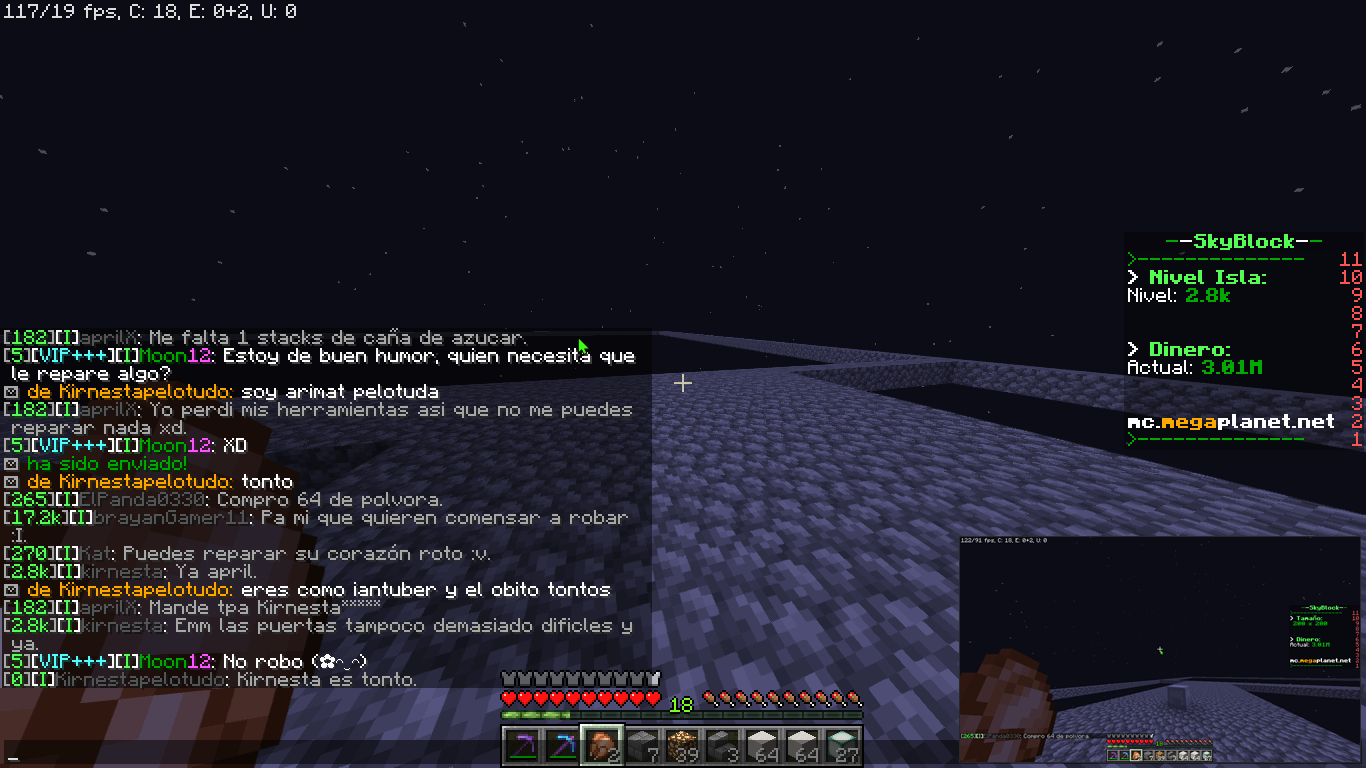Expand the Dinero section chevron
The image size is (1366, 768).
point(1131,349)
